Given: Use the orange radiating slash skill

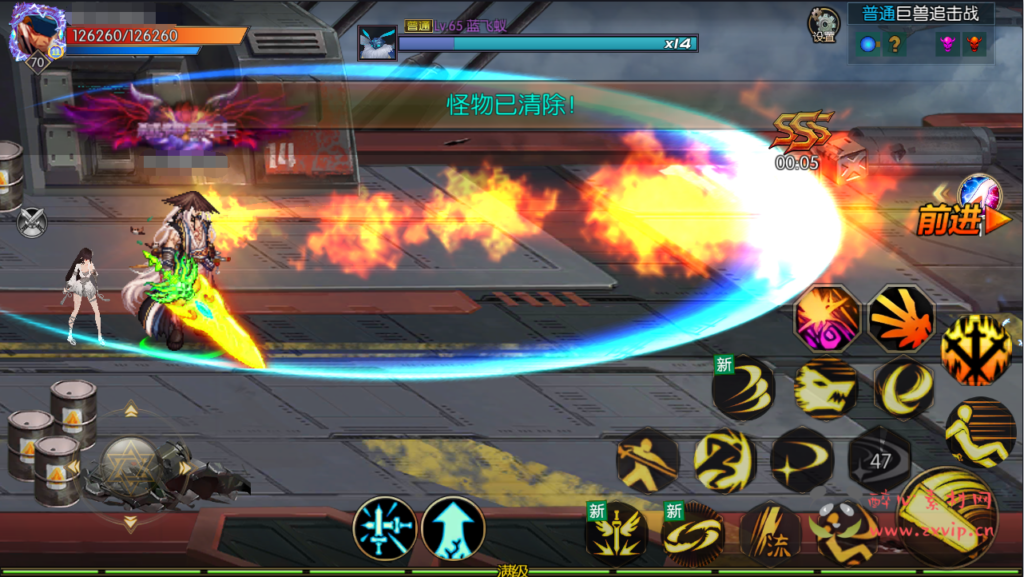Looking at the screenshot, I should [x=901, y=318].
